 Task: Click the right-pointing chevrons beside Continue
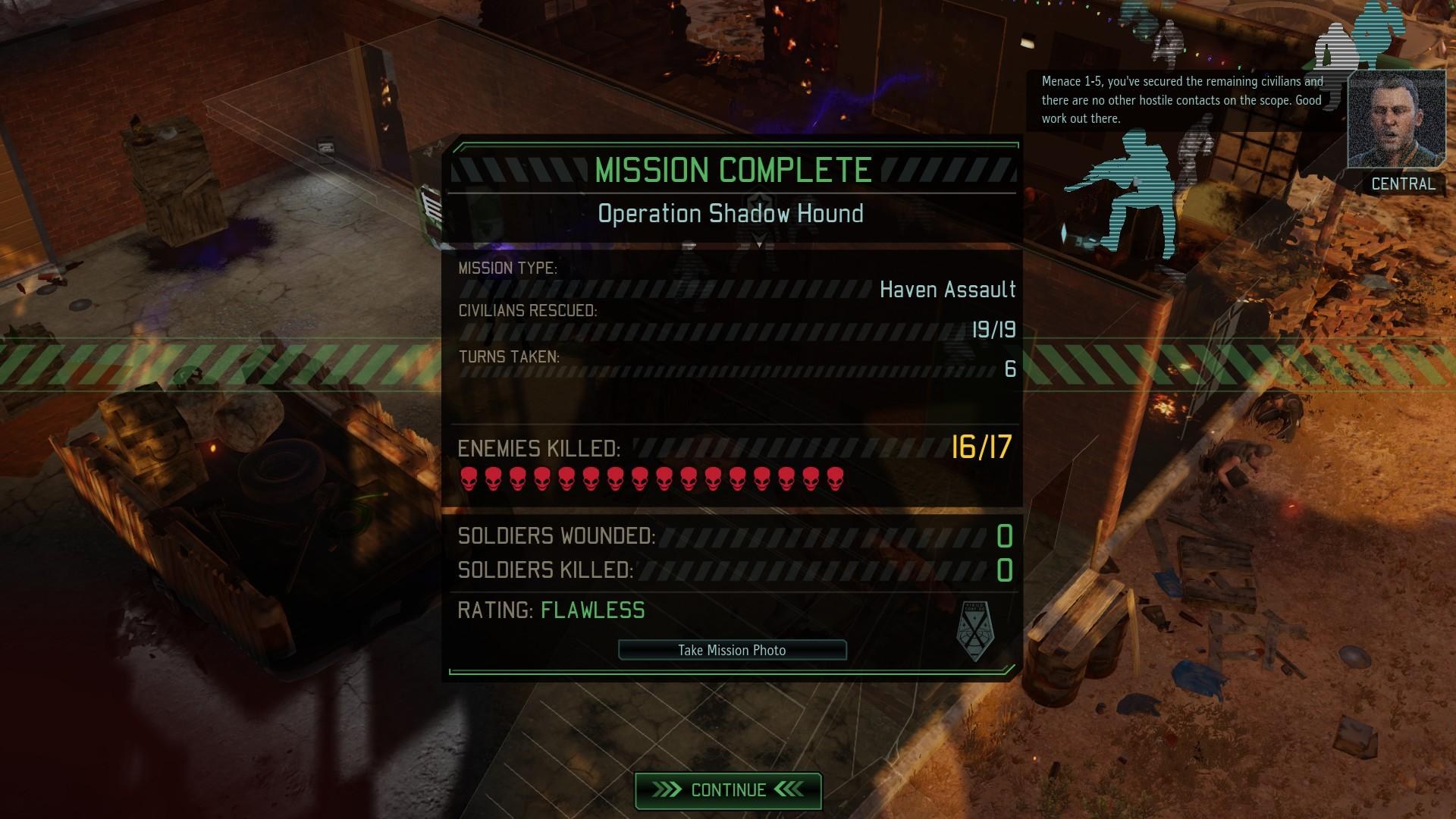(x=667, y=789)
